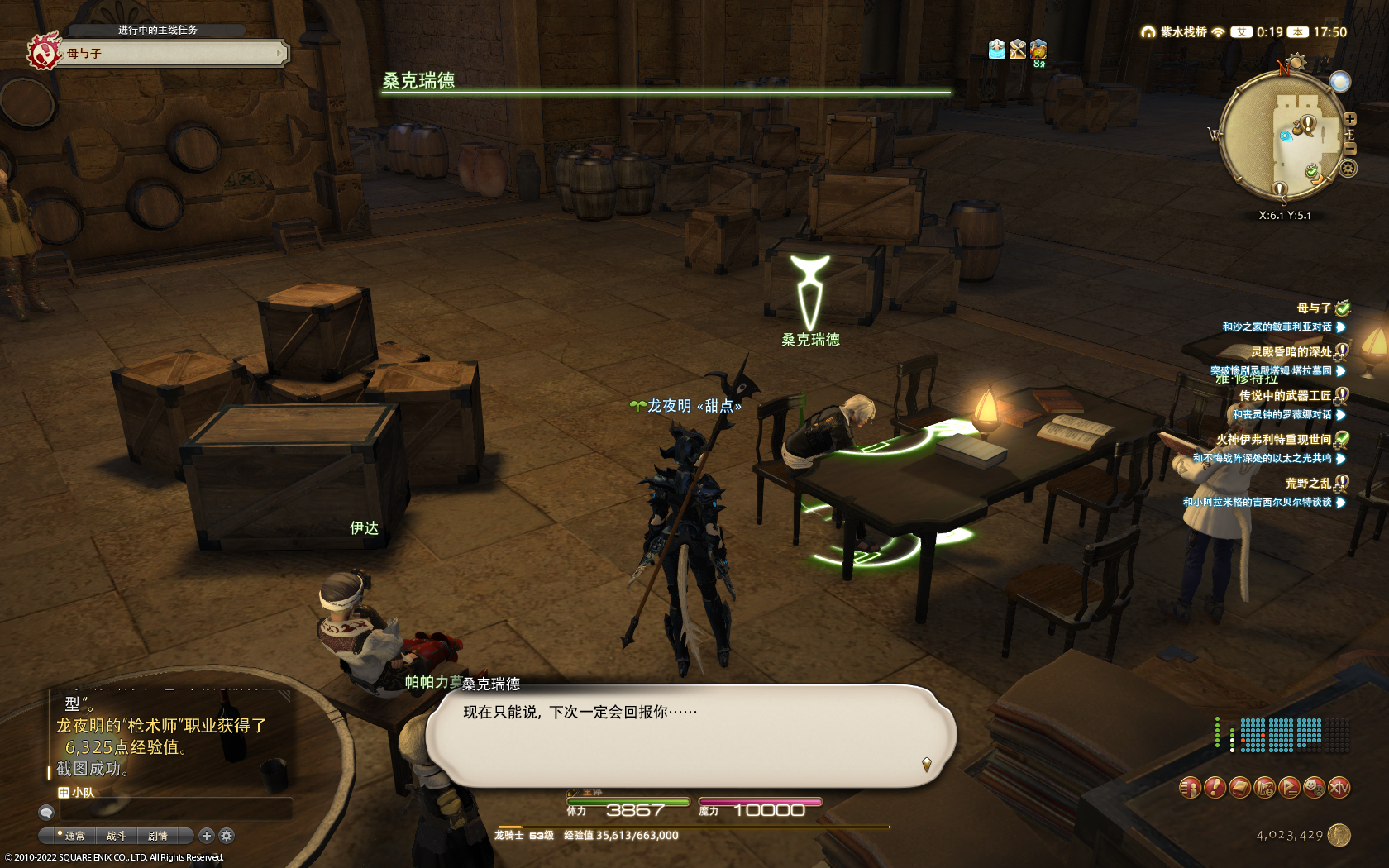Screen dimensions: 1389x868
Task: Open the character menu icon
Action: (x=1189, y=788)
